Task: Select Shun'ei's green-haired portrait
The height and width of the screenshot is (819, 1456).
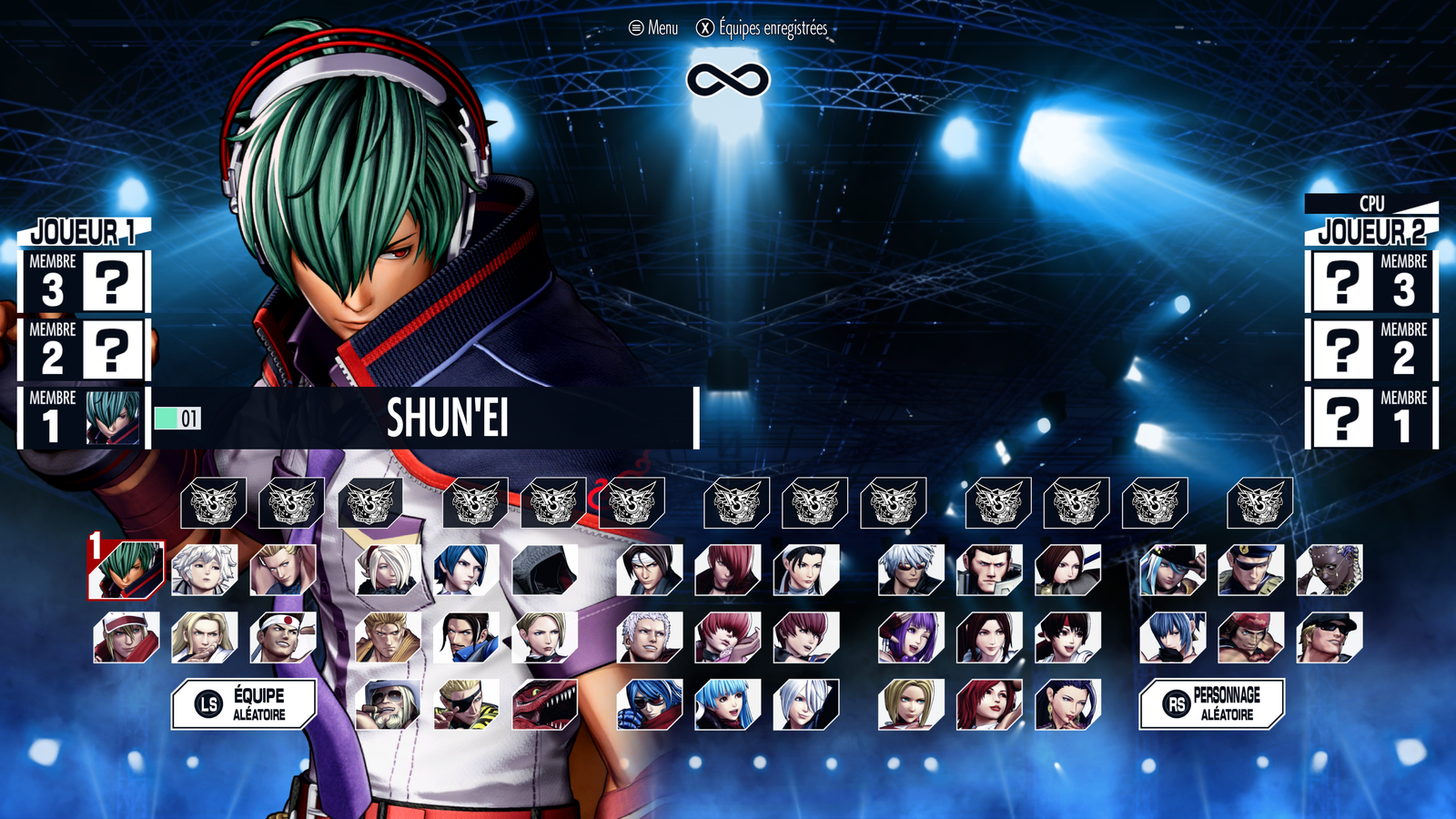Action: point(126,571)
